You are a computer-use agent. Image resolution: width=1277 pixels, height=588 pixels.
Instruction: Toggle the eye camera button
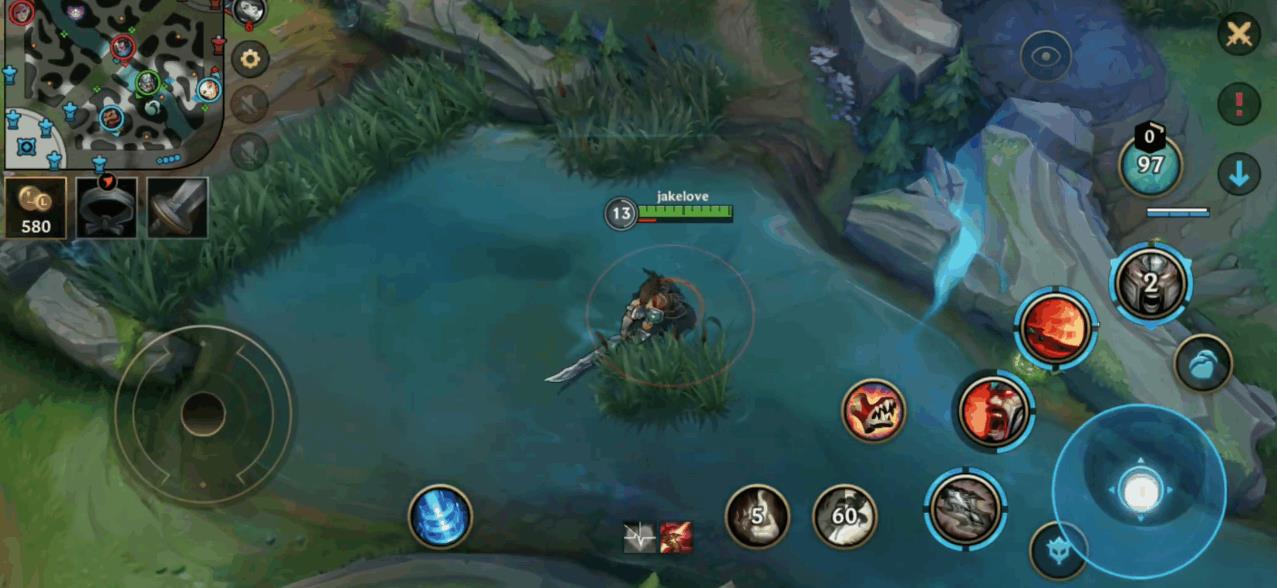pos(1045,57)
